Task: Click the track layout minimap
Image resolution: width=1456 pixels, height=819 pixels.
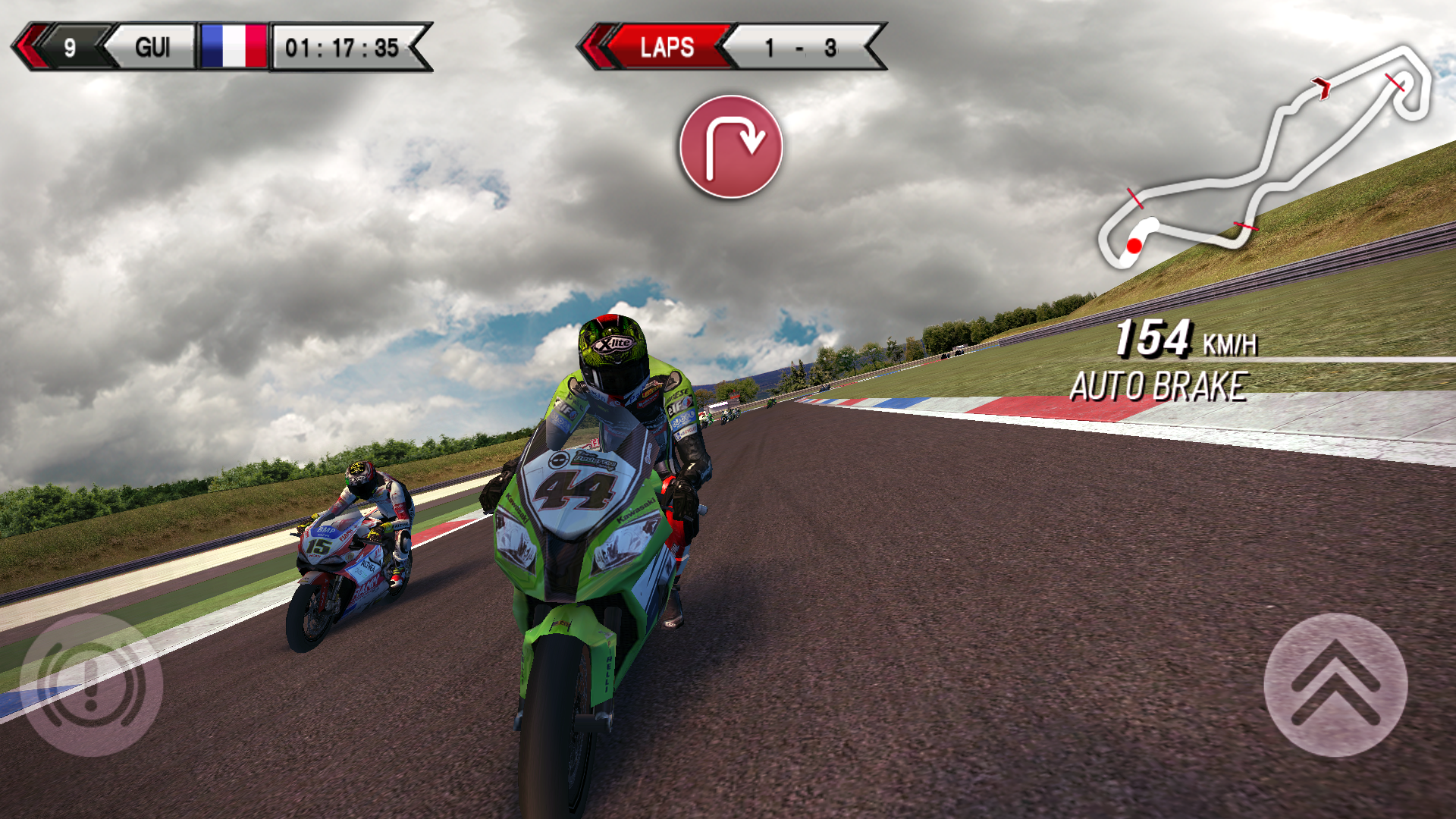Action: (1264, 157)
